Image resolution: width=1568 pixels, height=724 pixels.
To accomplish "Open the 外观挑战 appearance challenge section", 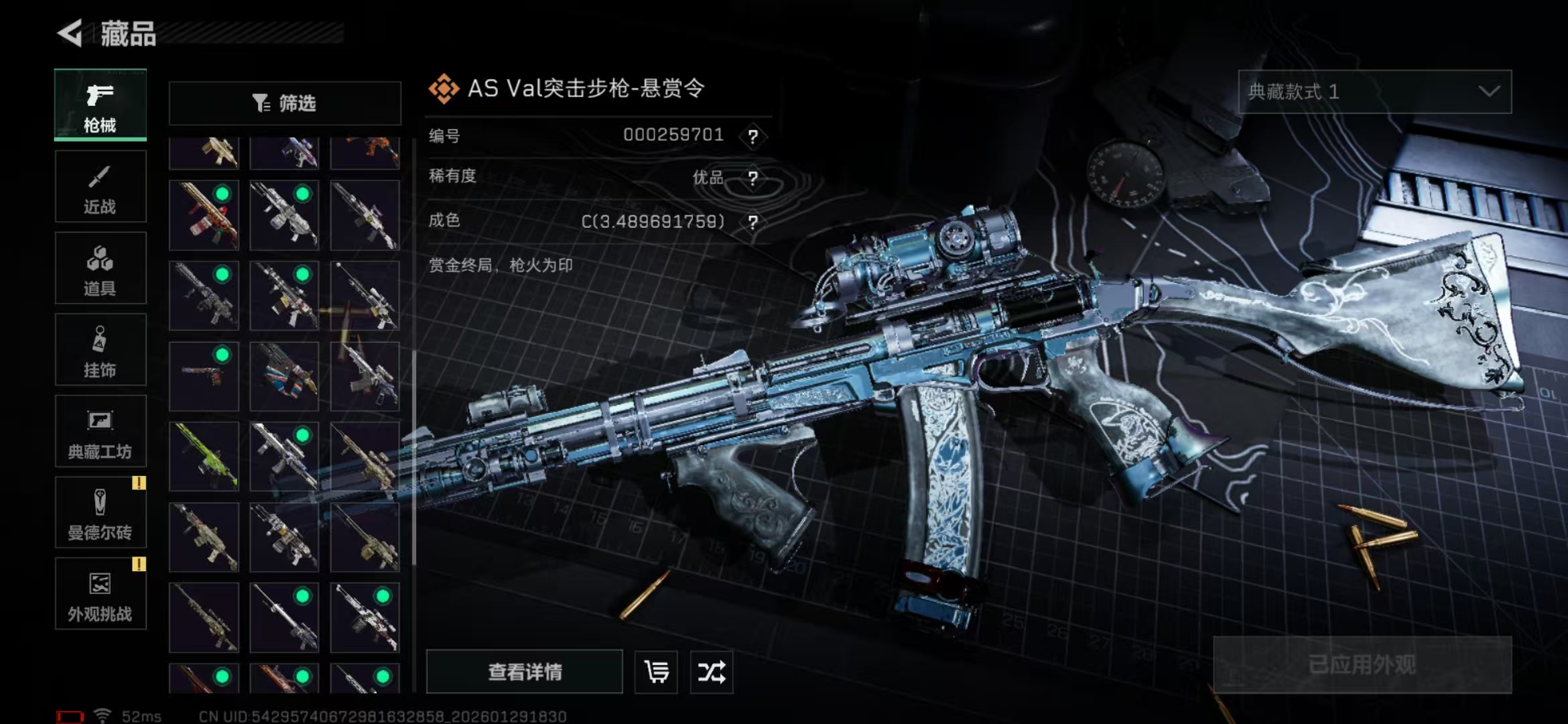I will click(x=100, y=594).
